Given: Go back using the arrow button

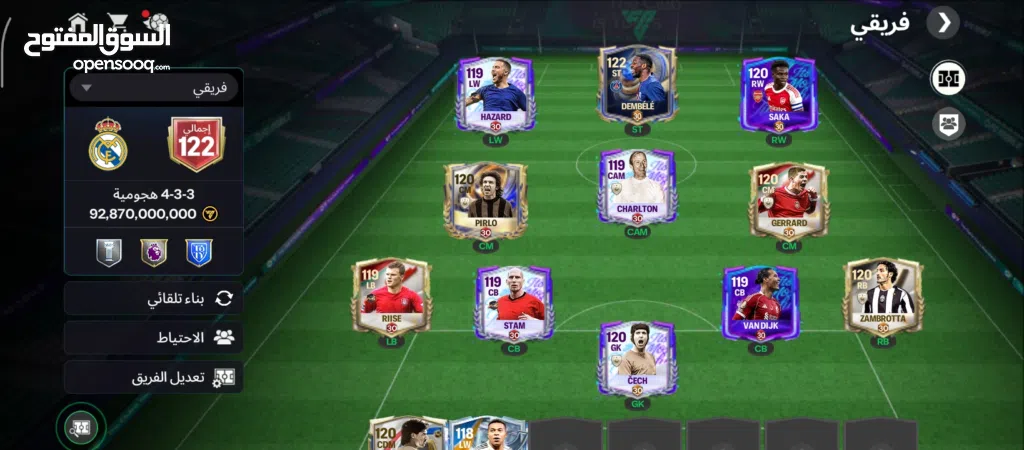Looking at the screenshot, I should [942, 23].
